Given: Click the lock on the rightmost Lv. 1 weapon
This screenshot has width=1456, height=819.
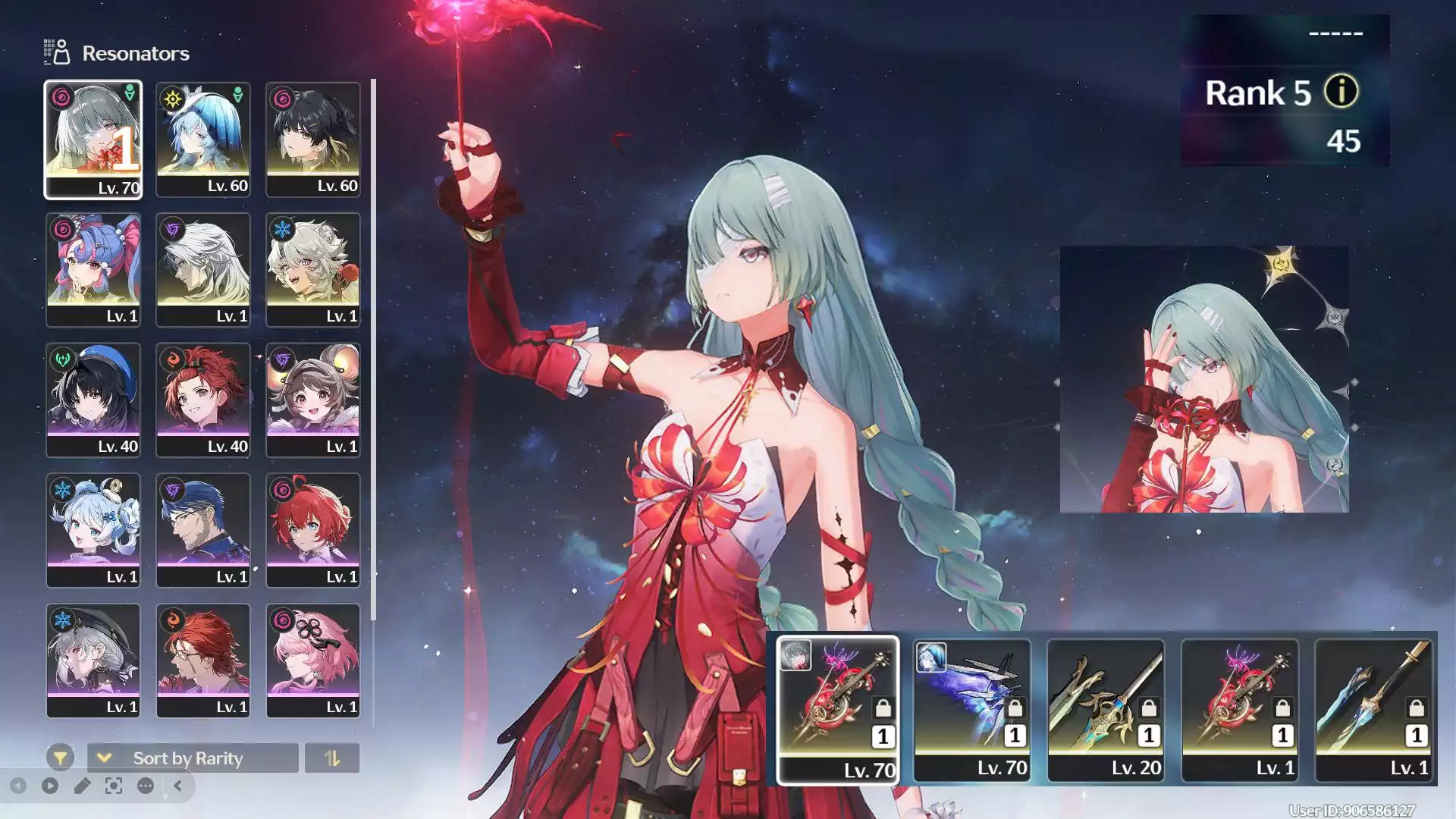Looking at the screenshot, I should [1416, 708].
